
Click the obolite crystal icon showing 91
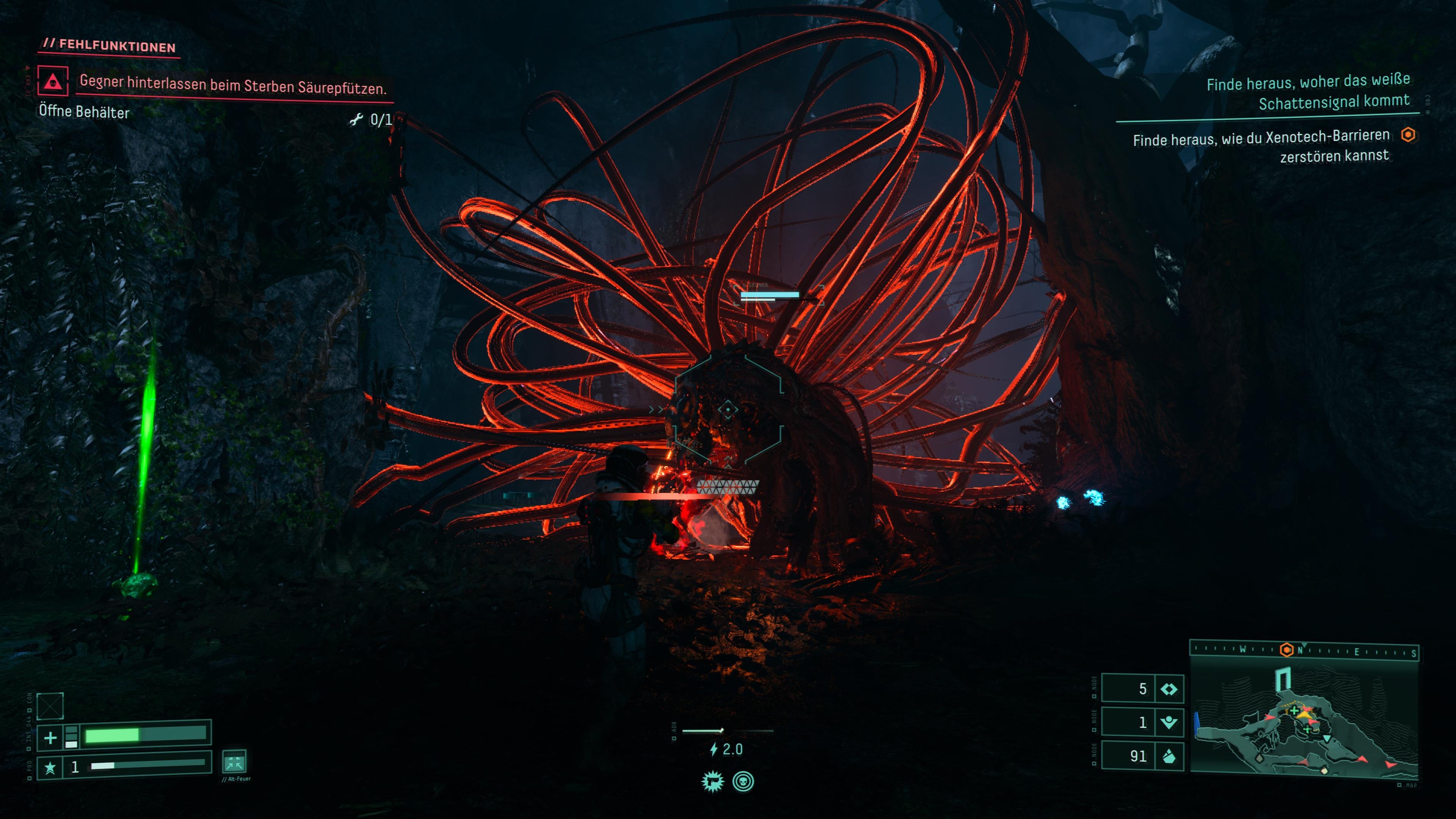point(1168,756)
